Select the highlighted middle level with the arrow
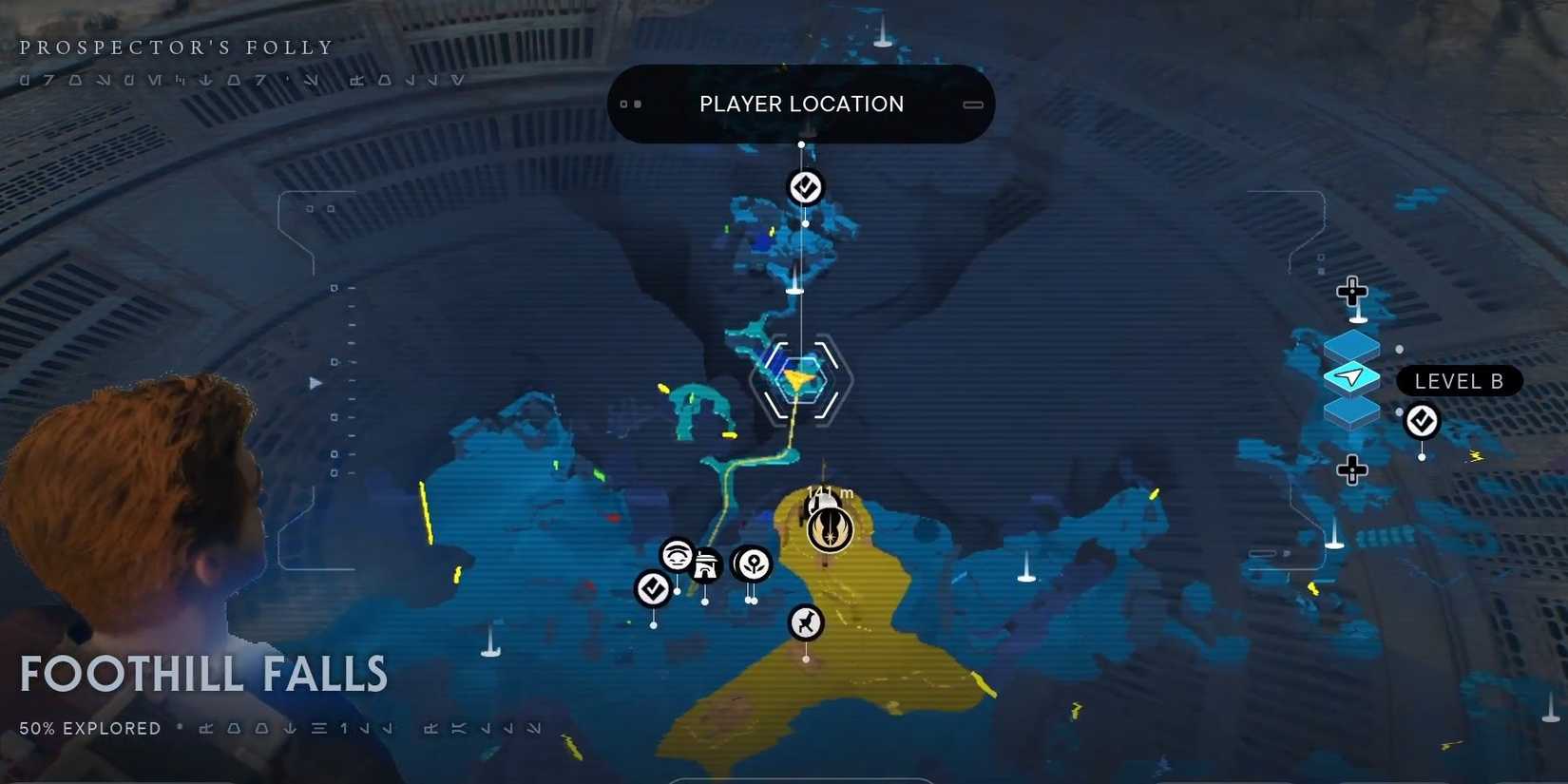 [1354, 377]
